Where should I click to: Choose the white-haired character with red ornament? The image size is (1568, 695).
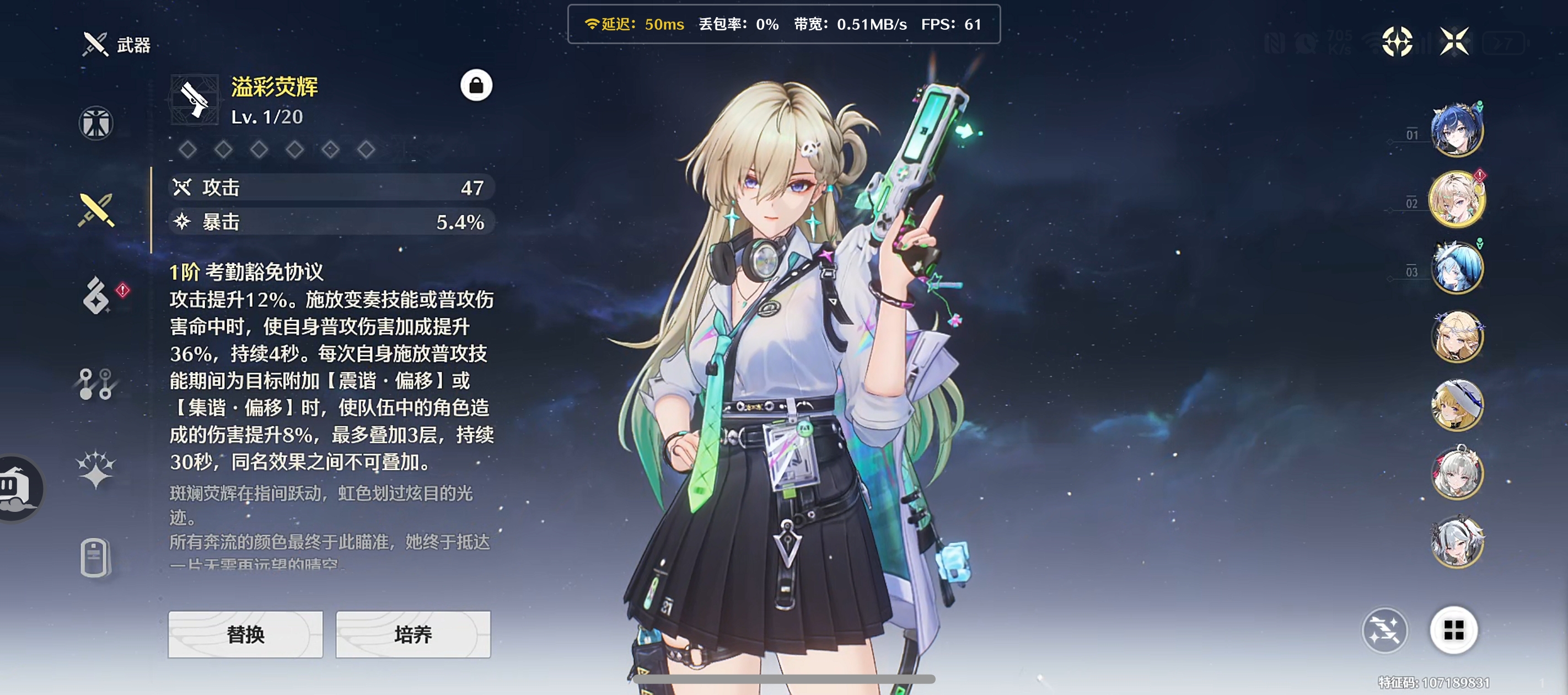[x=1457, y=473]
